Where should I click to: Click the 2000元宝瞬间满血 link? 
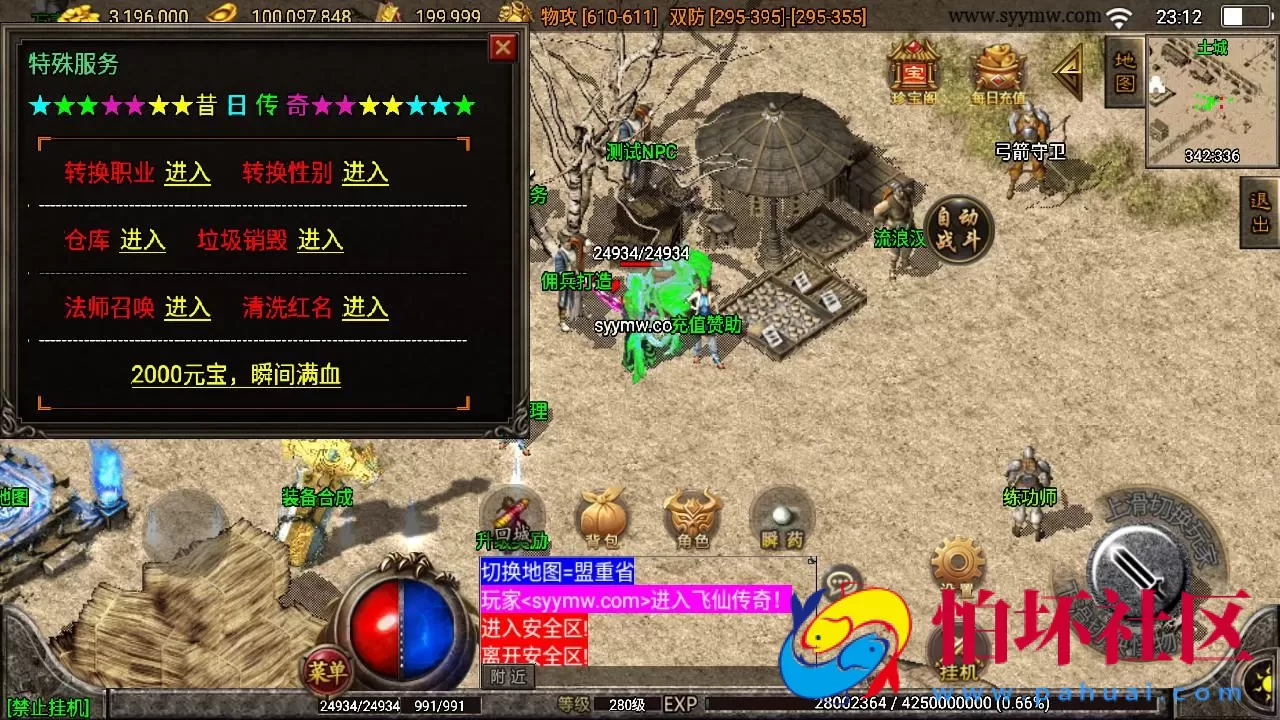point(236,373)
